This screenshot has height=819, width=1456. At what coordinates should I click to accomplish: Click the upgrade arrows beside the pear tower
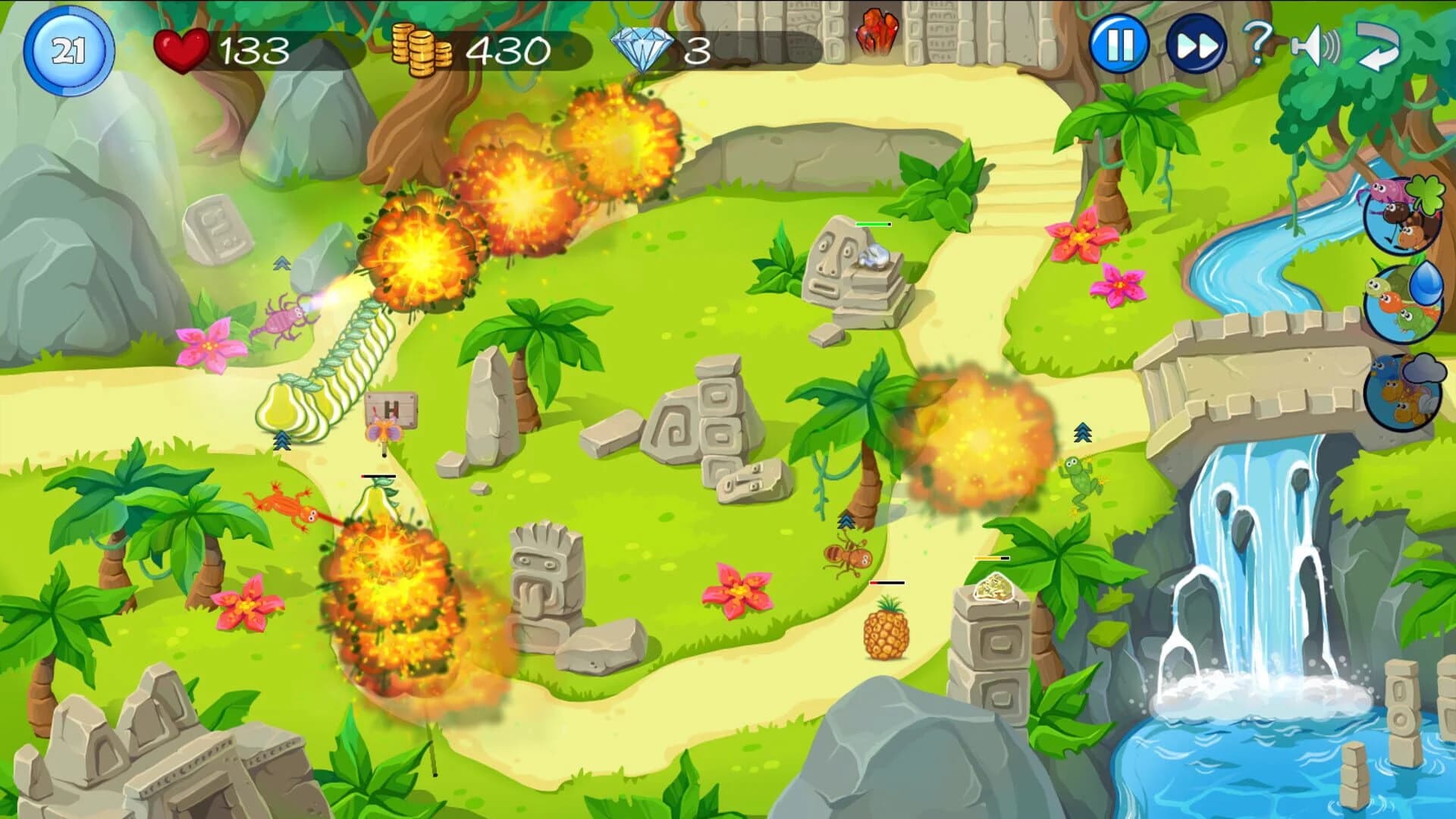[x=282, y=438]
